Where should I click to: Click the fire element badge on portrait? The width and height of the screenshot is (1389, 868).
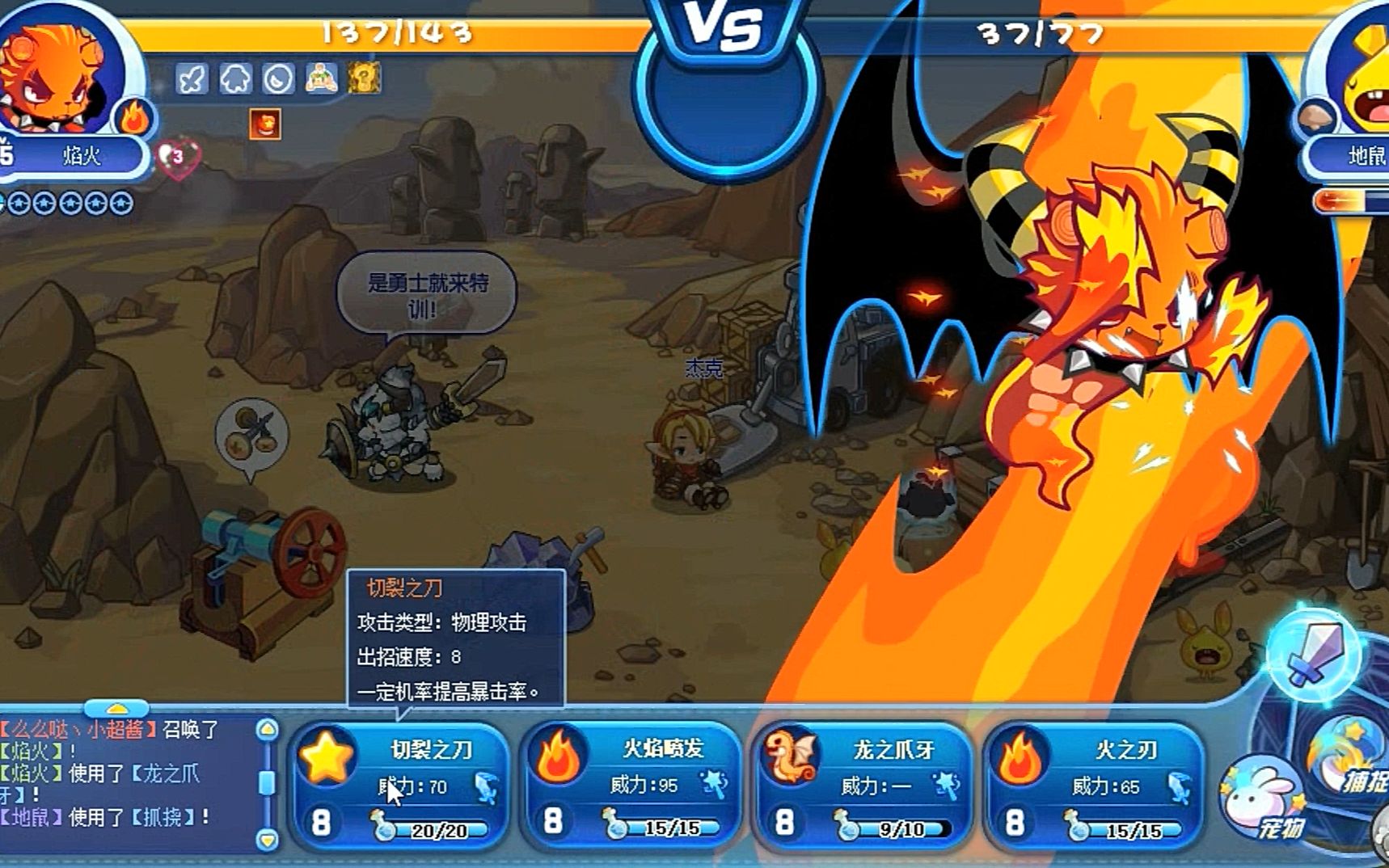(135, 118)
